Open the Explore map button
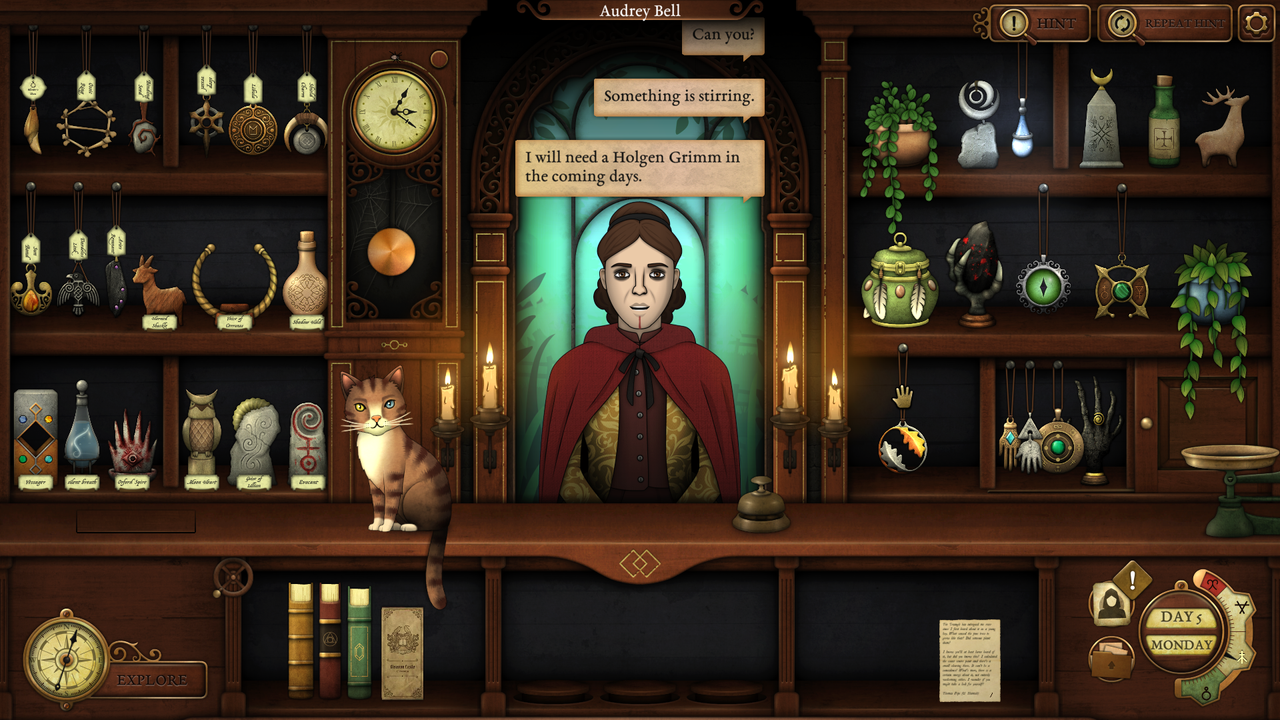Viewport: 1280px width, 720px height. (x=152, y=679)
